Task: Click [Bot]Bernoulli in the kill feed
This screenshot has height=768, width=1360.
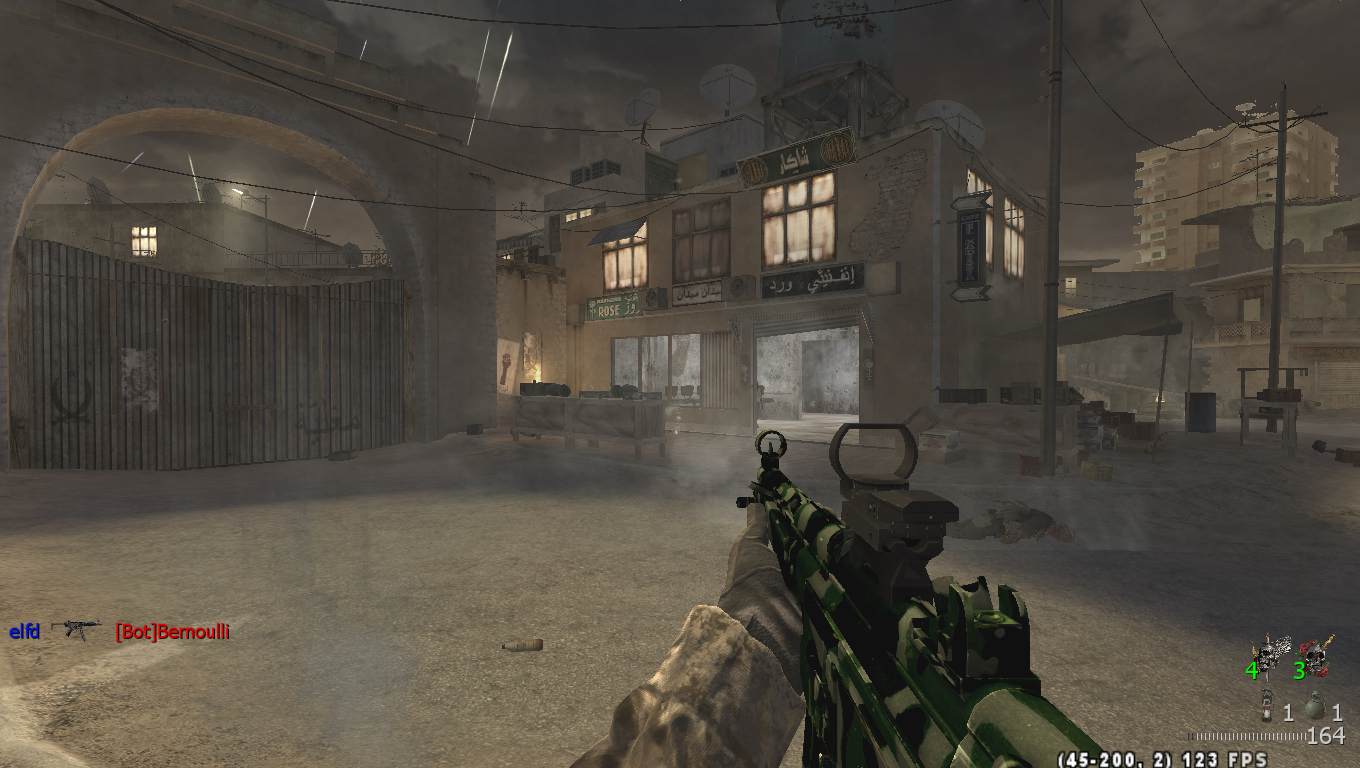Action: pyautogui.click(x=172, y=632)
